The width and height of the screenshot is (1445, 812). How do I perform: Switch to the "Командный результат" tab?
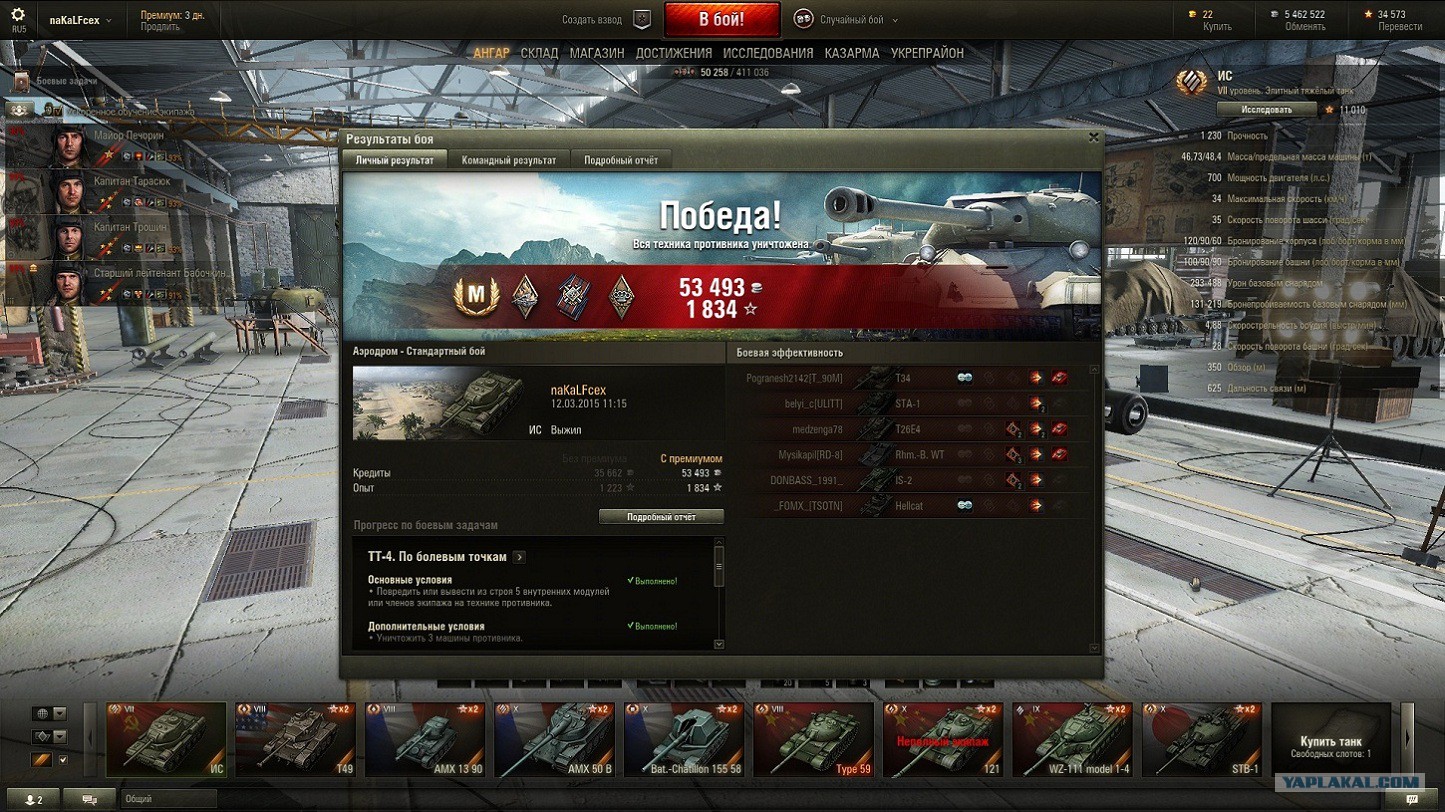pyautogui.click(x=508, y=160)
